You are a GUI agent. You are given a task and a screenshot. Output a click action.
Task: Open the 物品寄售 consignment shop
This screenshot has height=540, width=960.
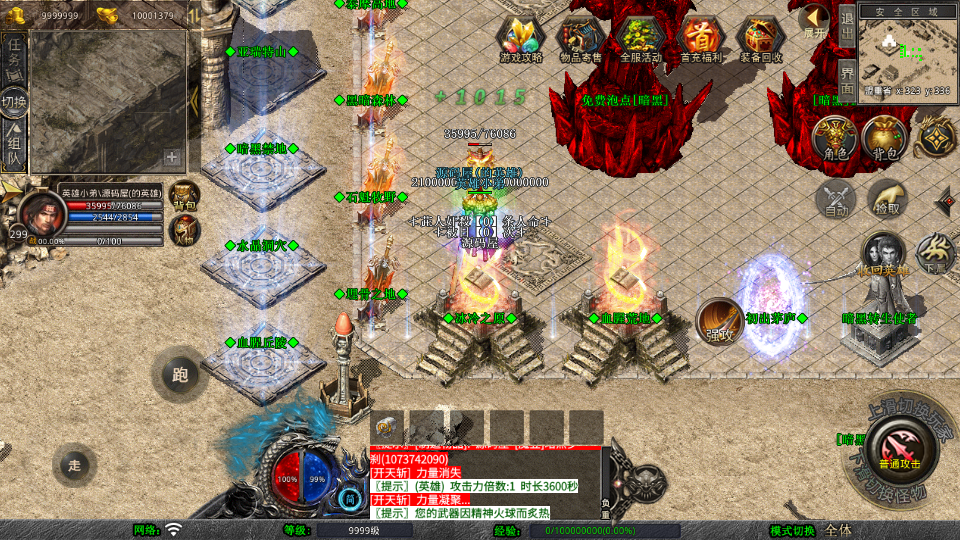(580, 38)
